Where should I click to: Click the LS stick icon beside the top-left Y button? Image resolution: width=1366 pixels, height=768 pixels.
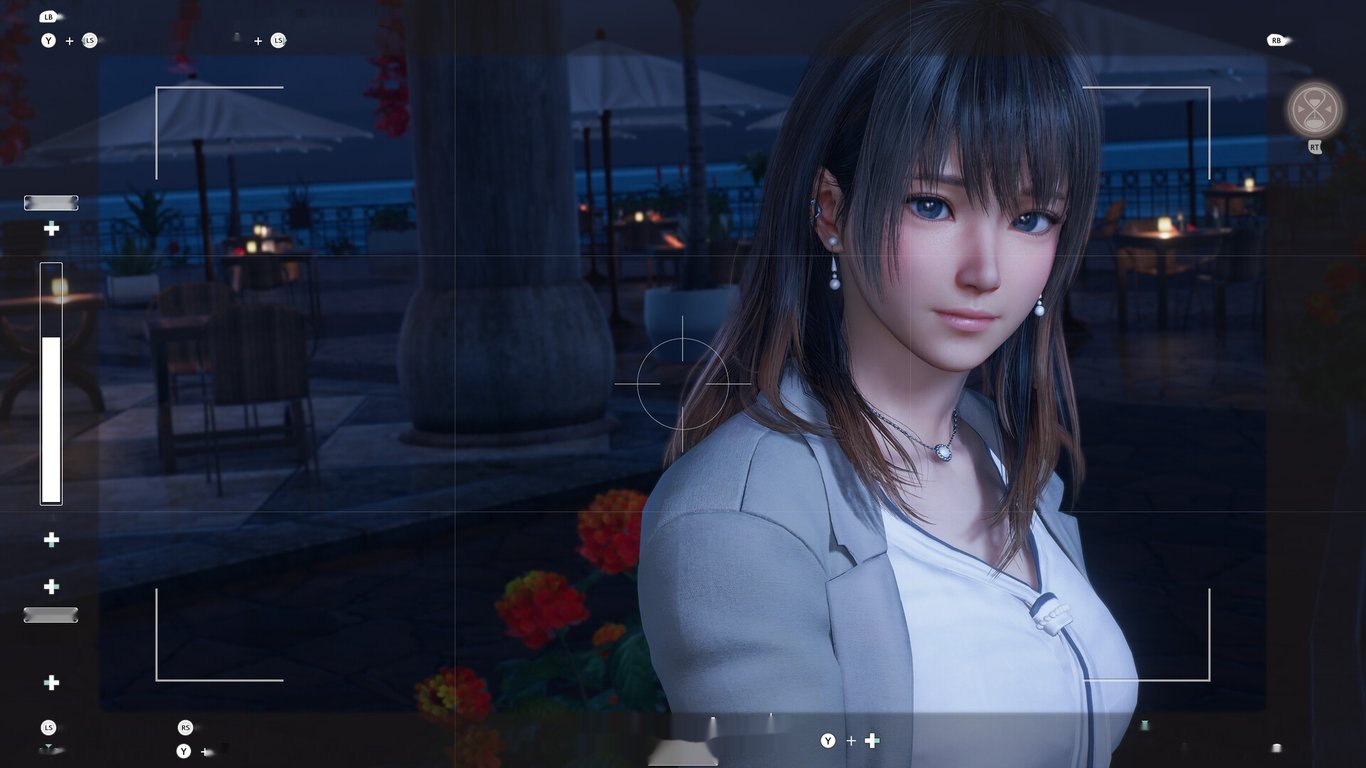click(89, 41)
